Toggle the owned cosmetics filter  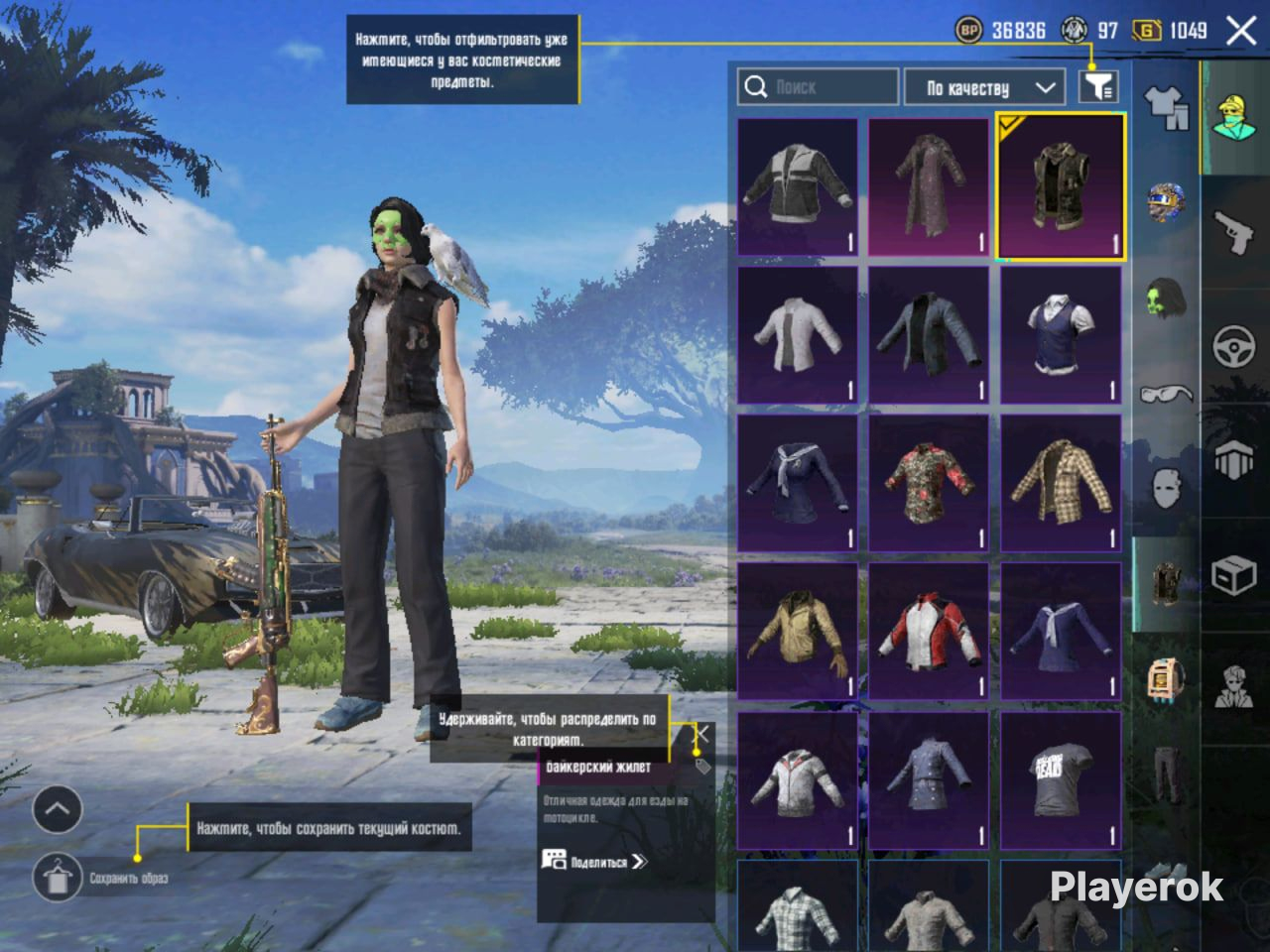1098,87
